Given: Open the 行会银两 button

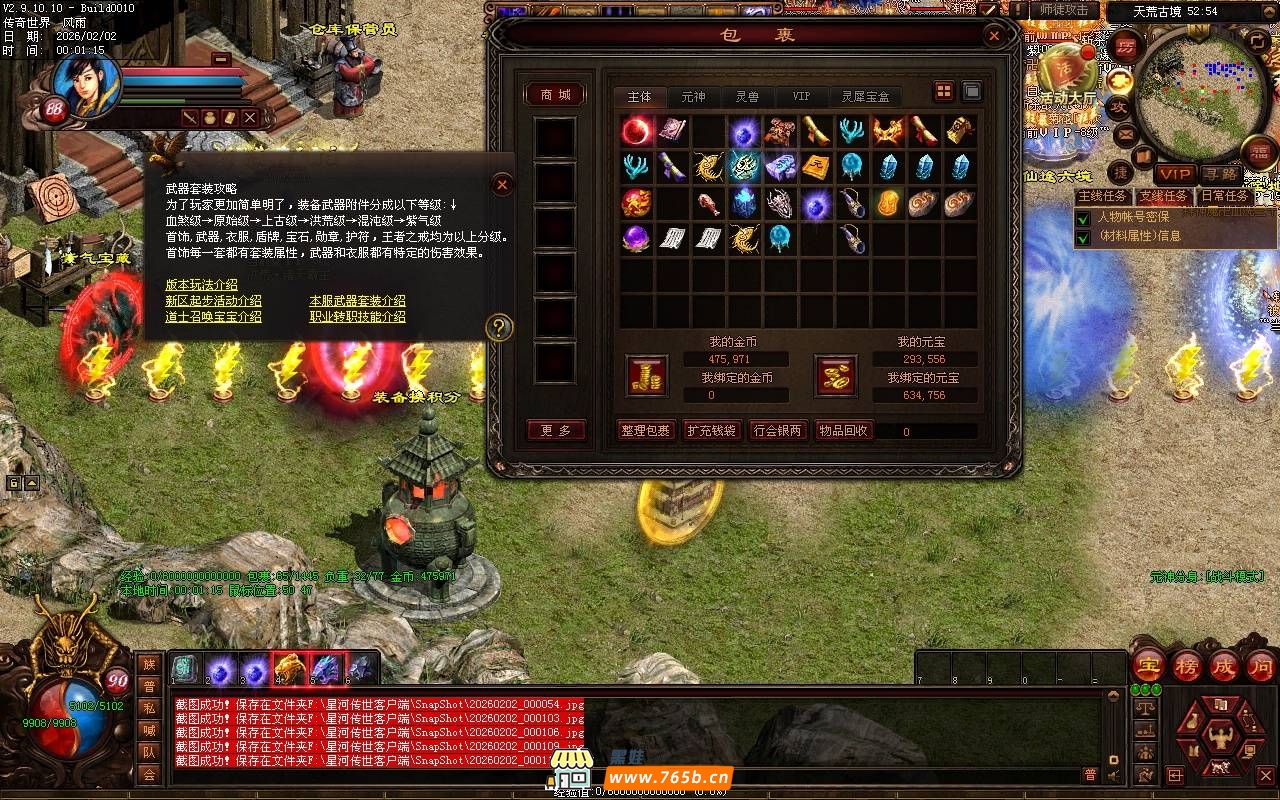Looking at the screenshot, I should coord(777,430).
